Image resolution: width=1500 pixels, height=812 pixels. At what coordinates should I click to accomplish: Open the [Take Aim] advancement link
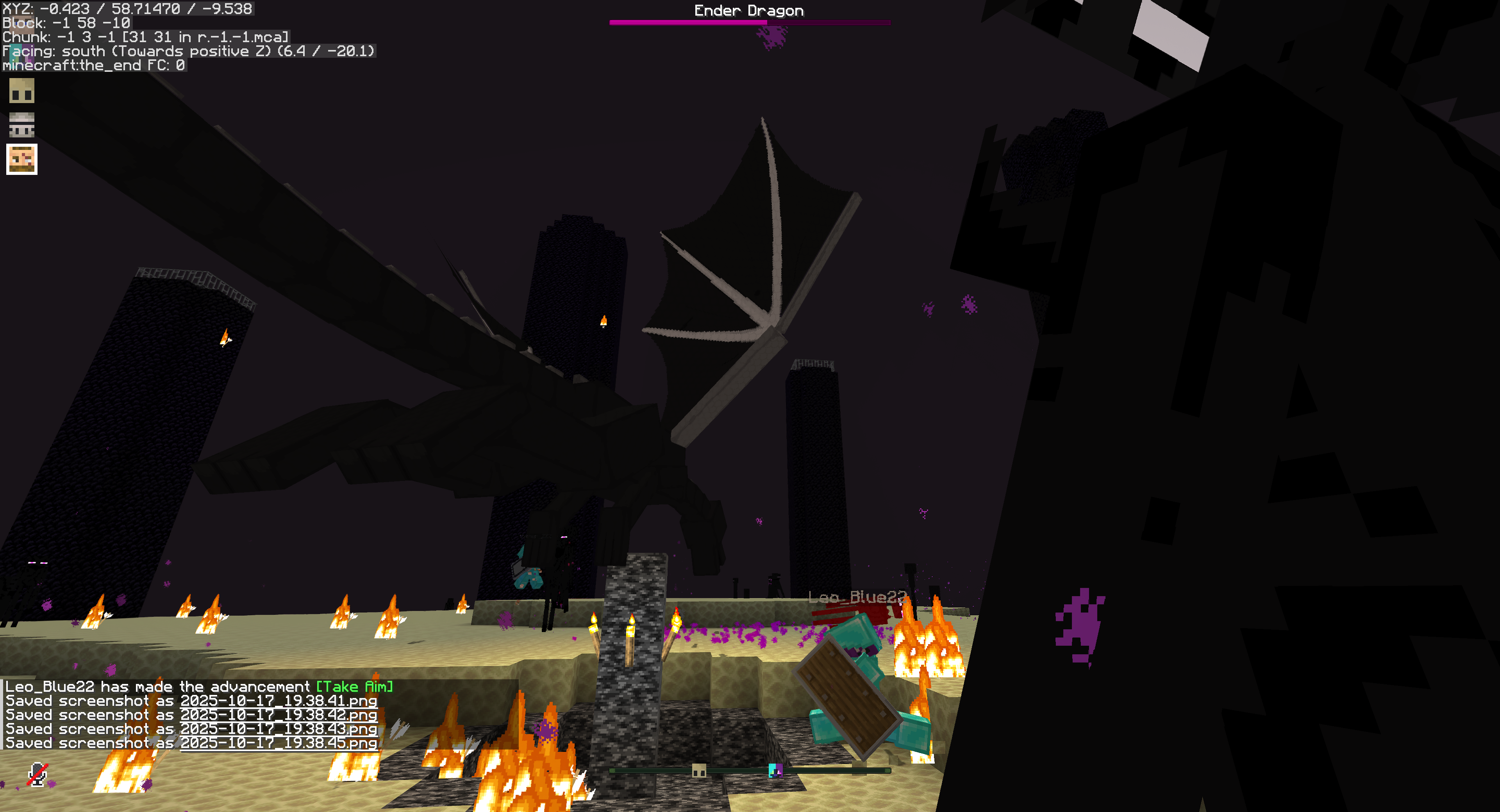click(355, 687)
